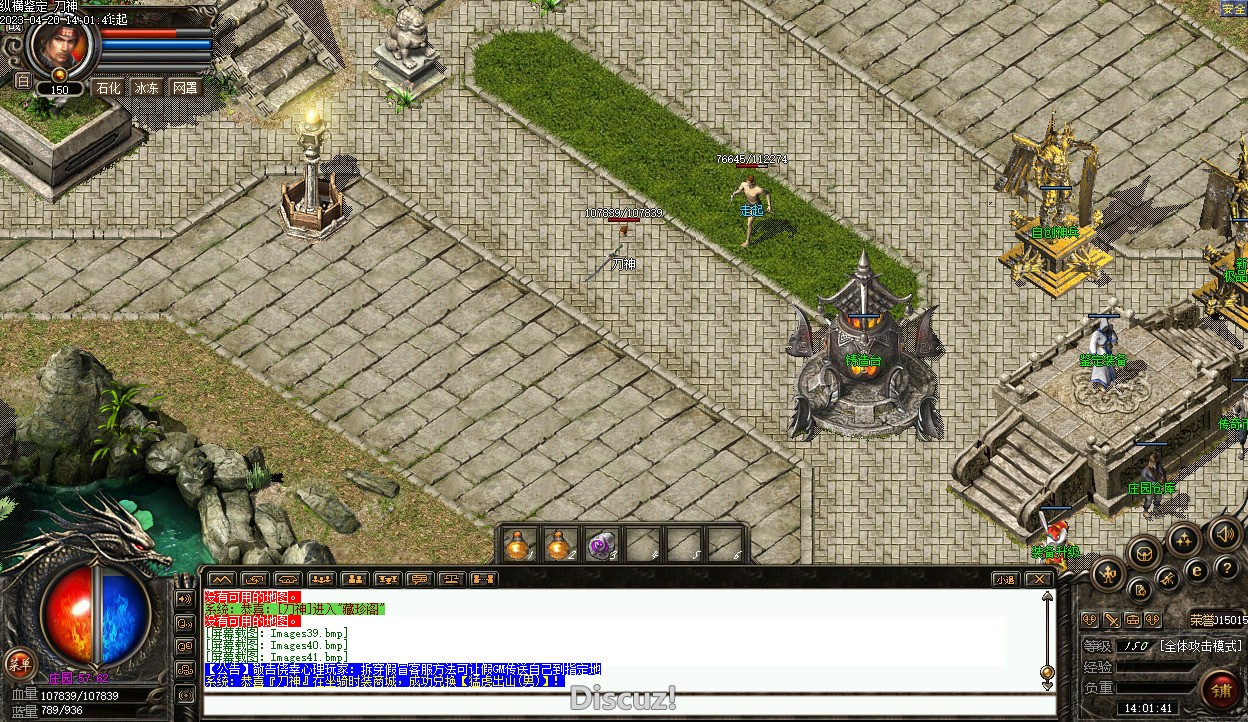Use the purple scroll in hotbar slot 3
The height and width of the screenshot is (722, 1248).
click(x=599, y=545)
